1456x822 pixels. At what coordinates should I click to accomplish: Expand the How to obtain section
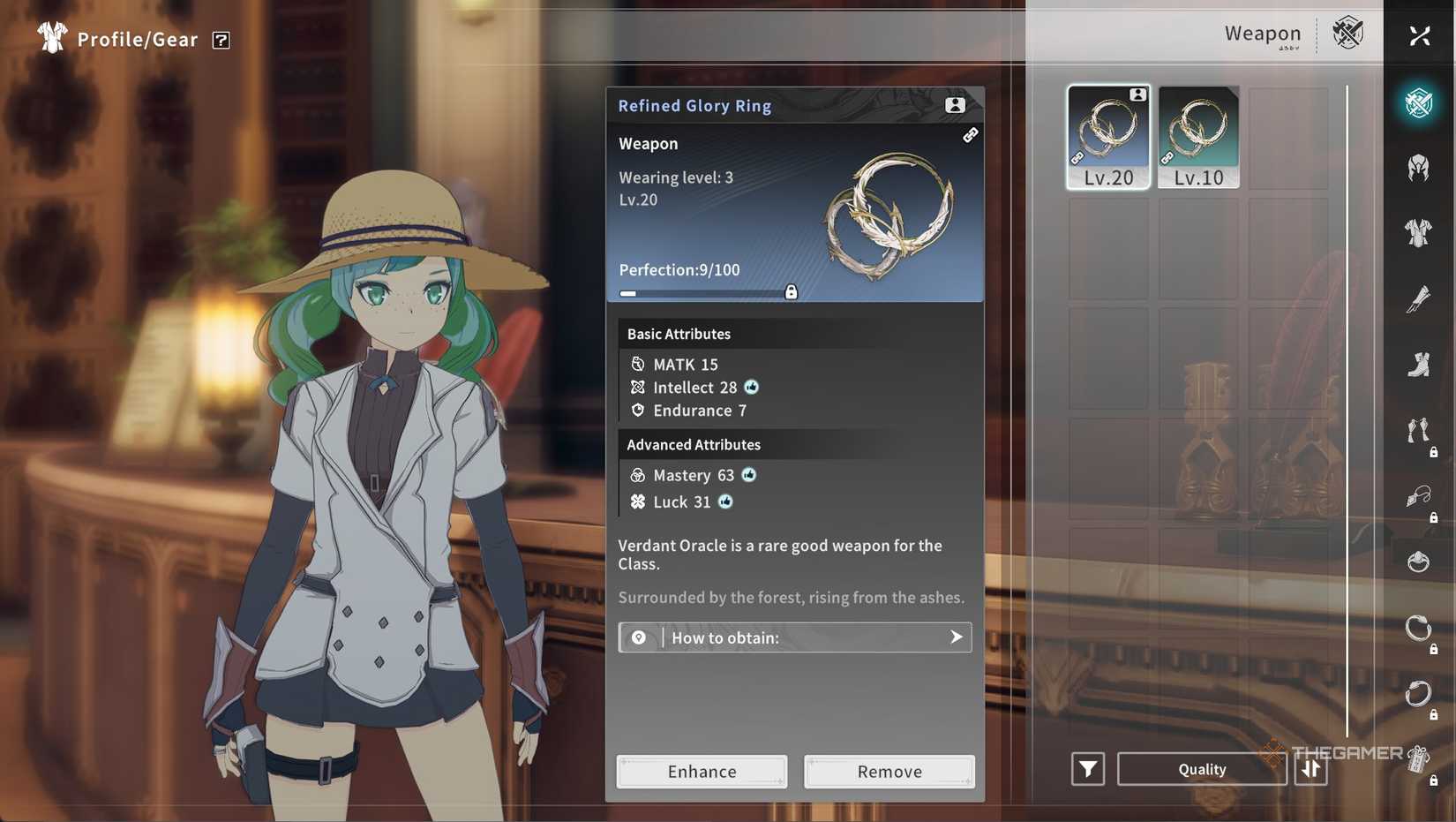(x=794, y=637)
